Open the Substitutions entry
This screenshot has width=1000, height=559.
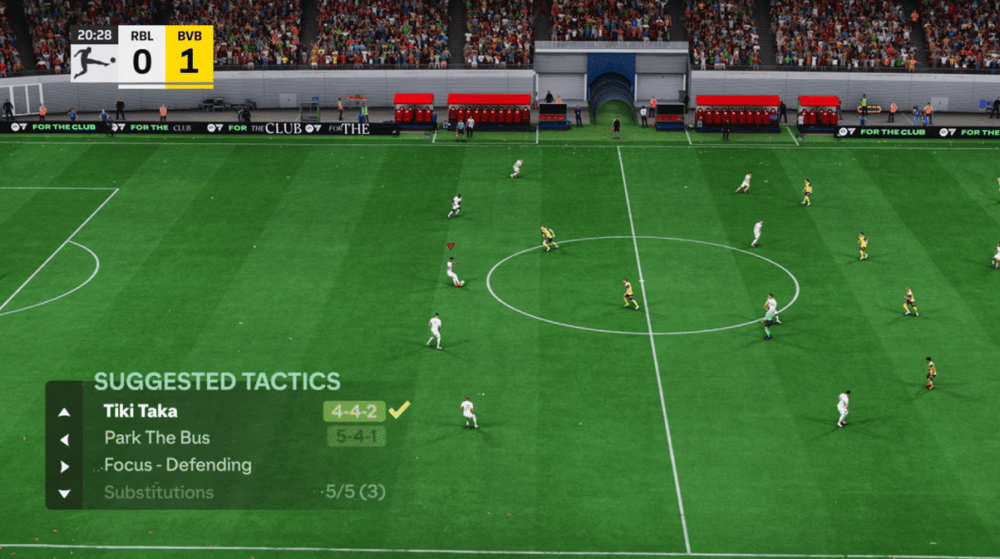[x=159, y=492]
